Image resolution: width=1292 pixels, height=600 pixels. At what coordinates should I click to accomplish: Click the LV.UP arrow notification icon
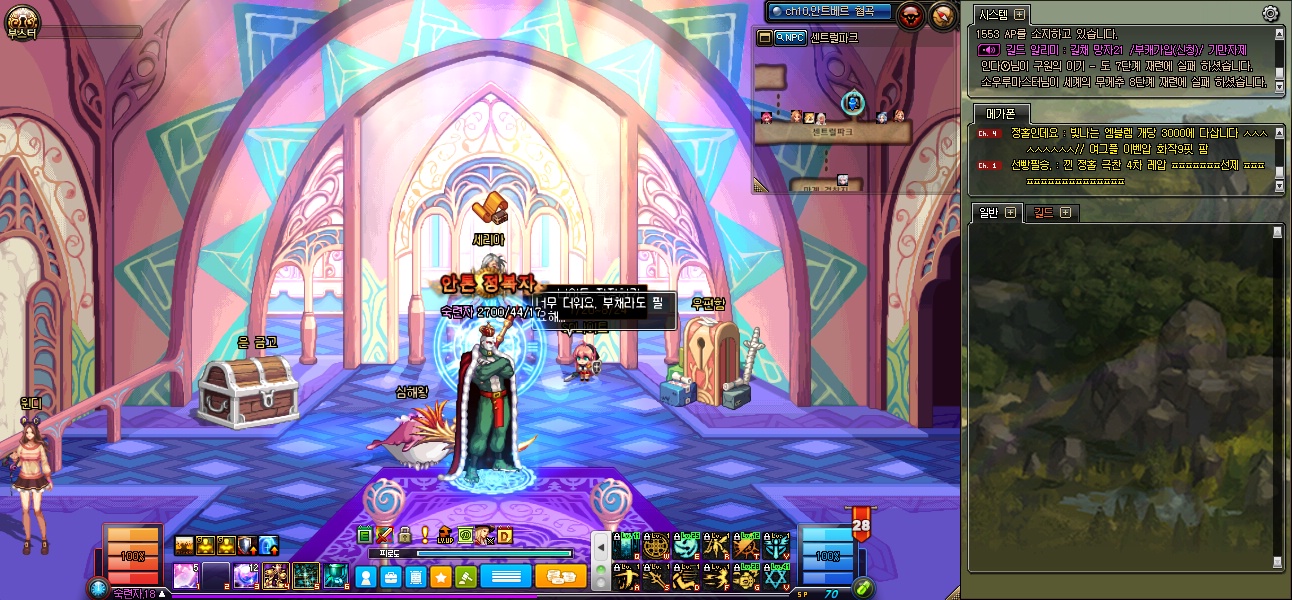445,536
